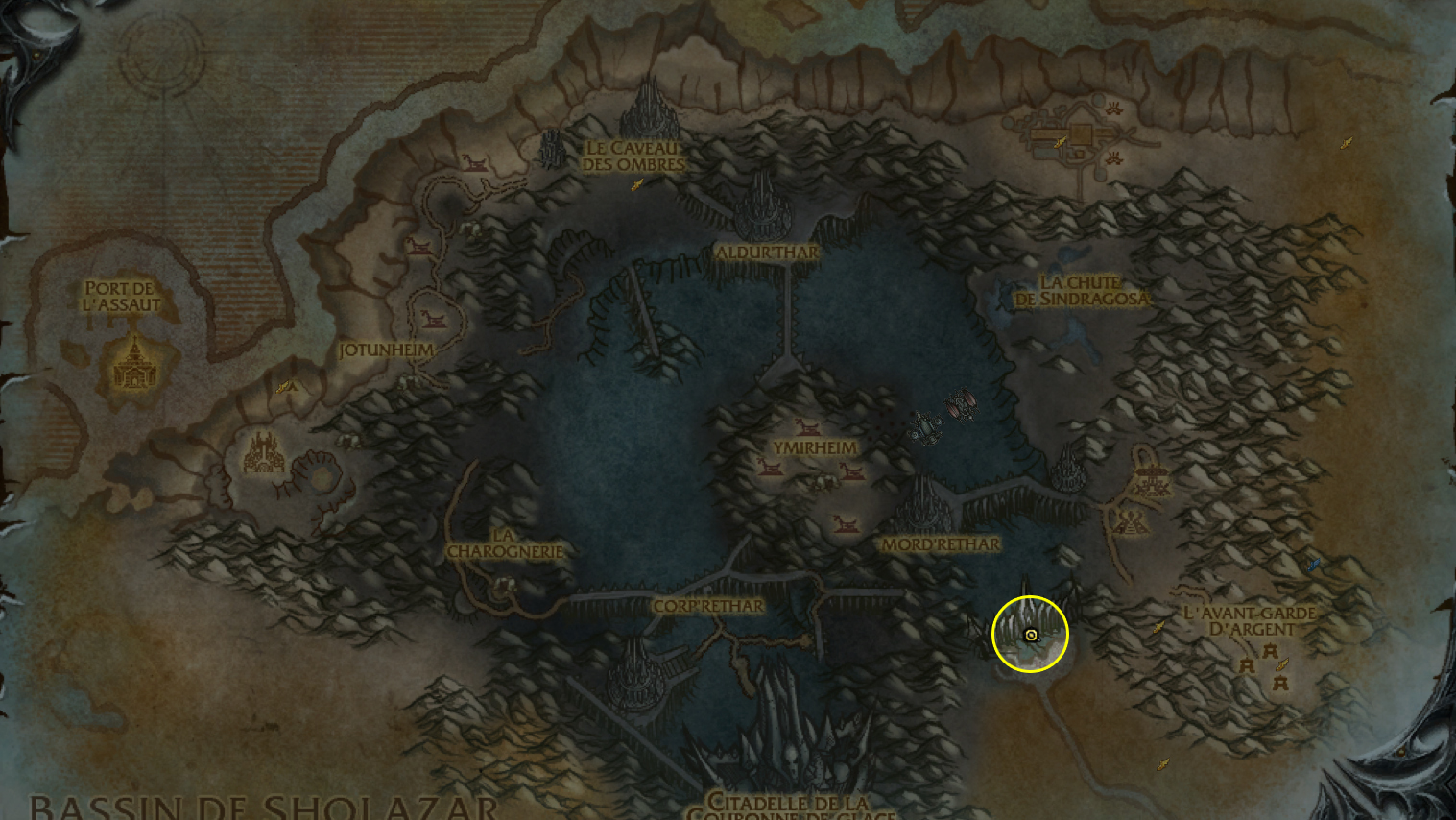Screen dimensions: 1456x820
Task: Click the blue flight point marker
Action: pos(1314,565)
